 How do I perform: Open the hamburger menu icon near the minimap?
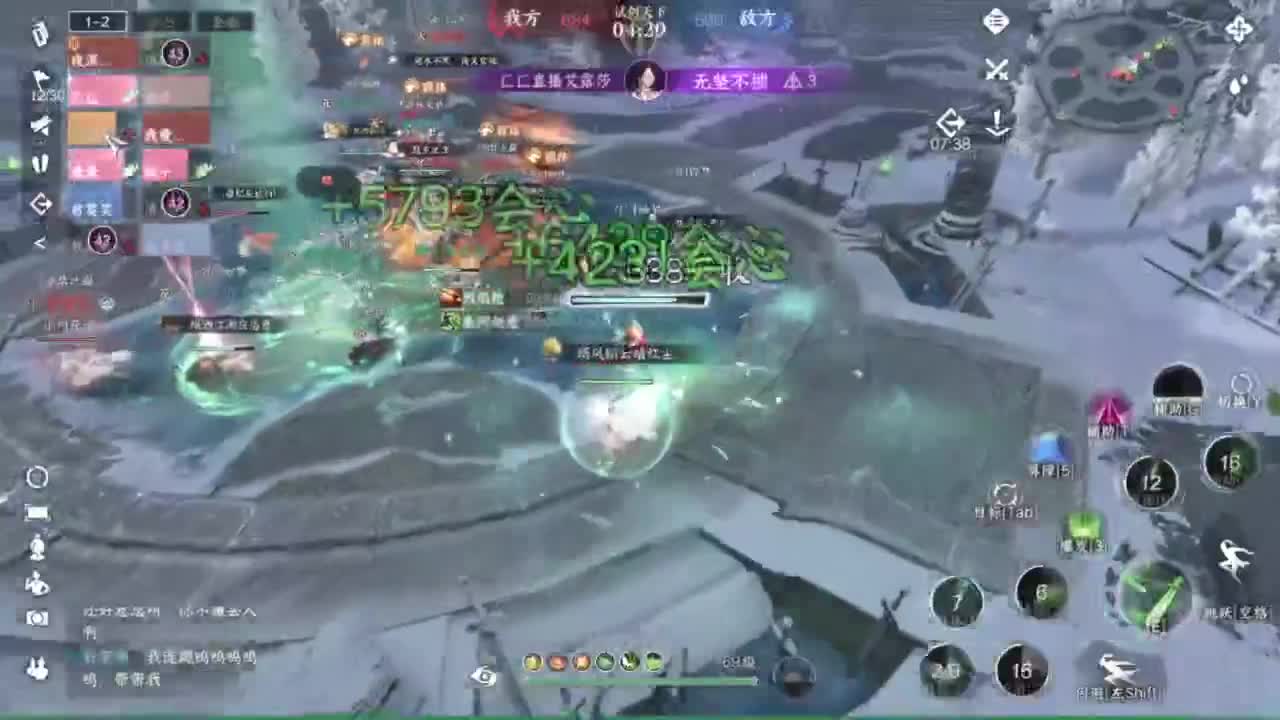[995, 22]
